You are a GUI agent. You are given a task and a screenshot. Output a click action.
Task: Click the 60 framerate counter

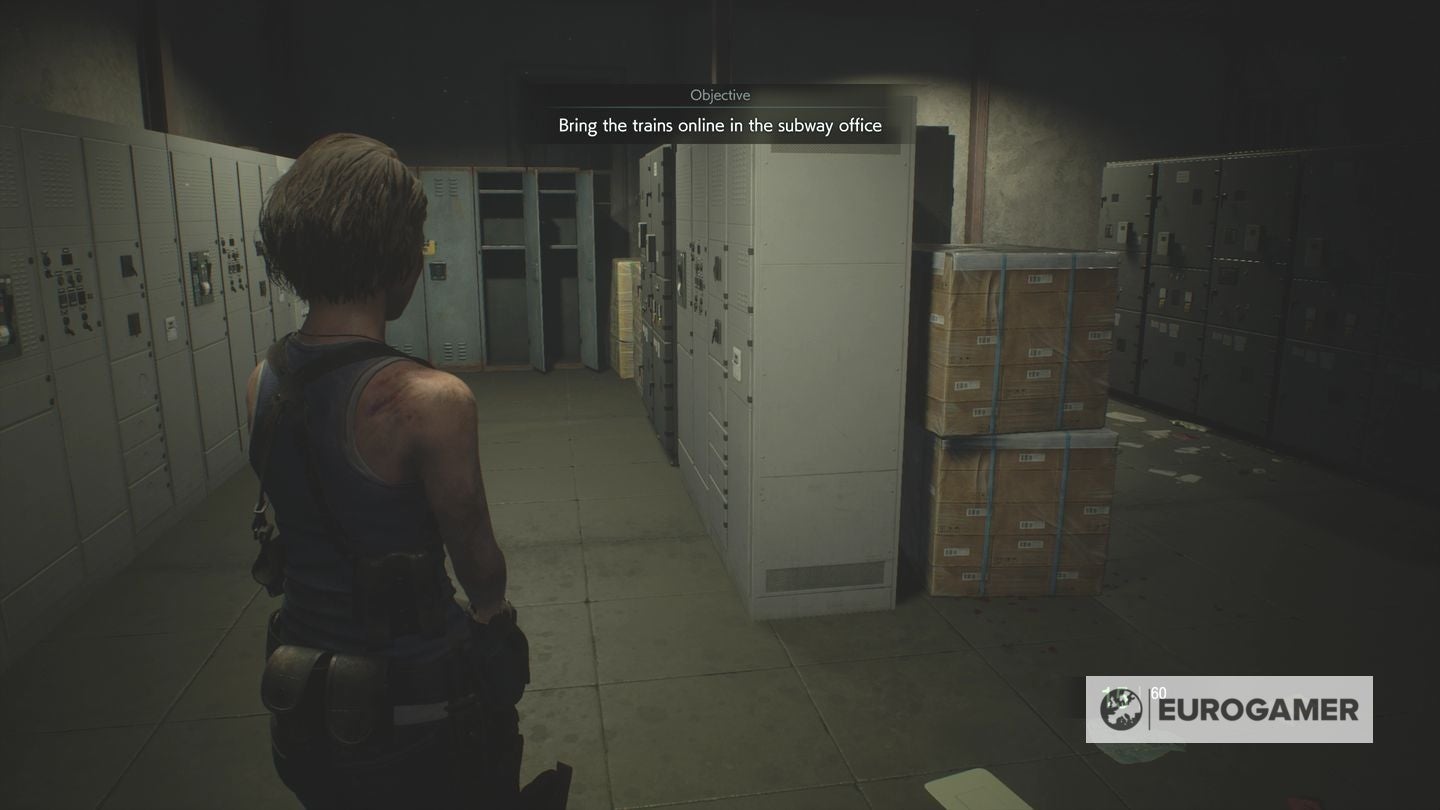click(1158, 691)
